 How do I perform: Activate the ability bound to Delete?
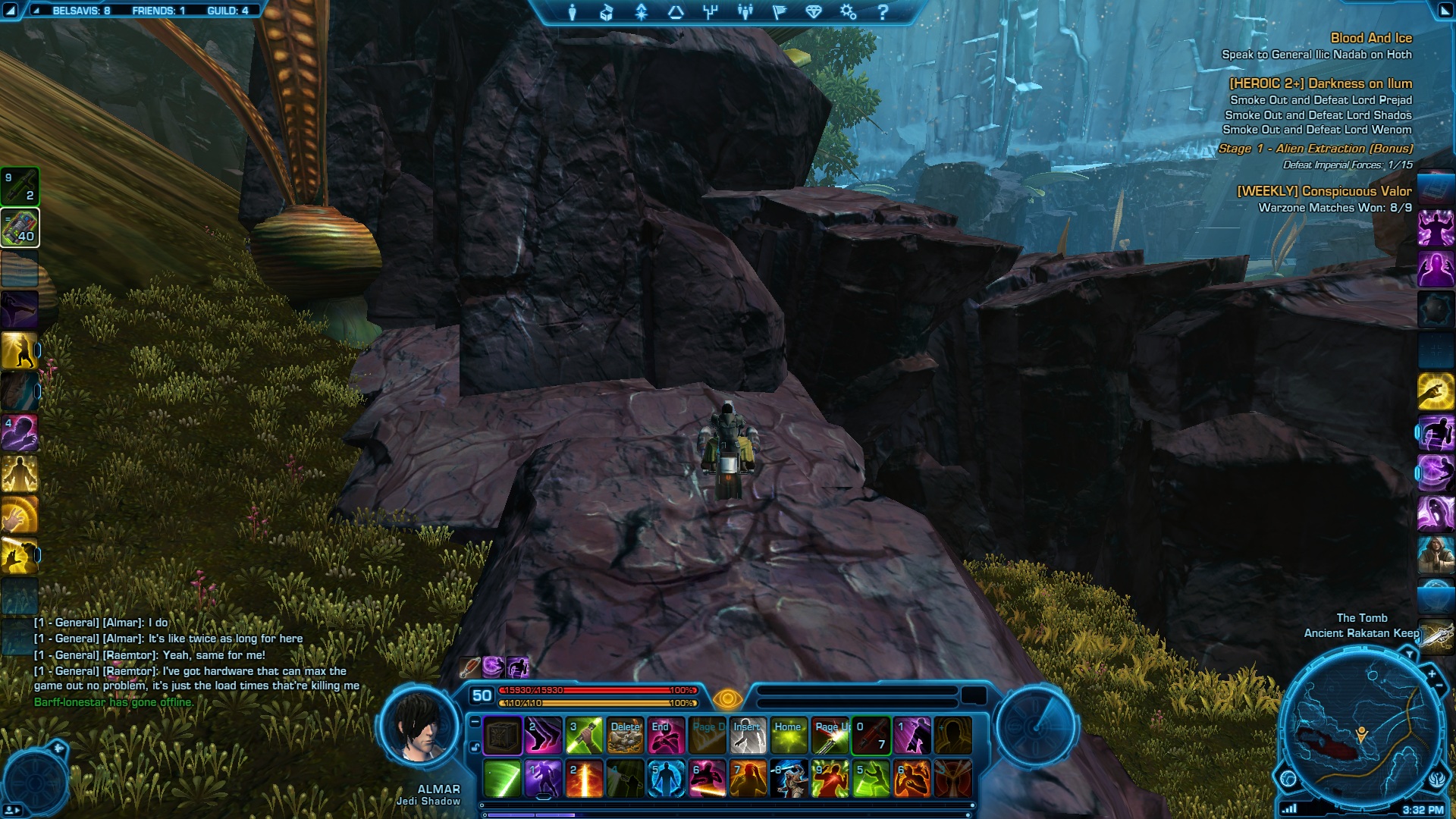[x=625, y=736]
